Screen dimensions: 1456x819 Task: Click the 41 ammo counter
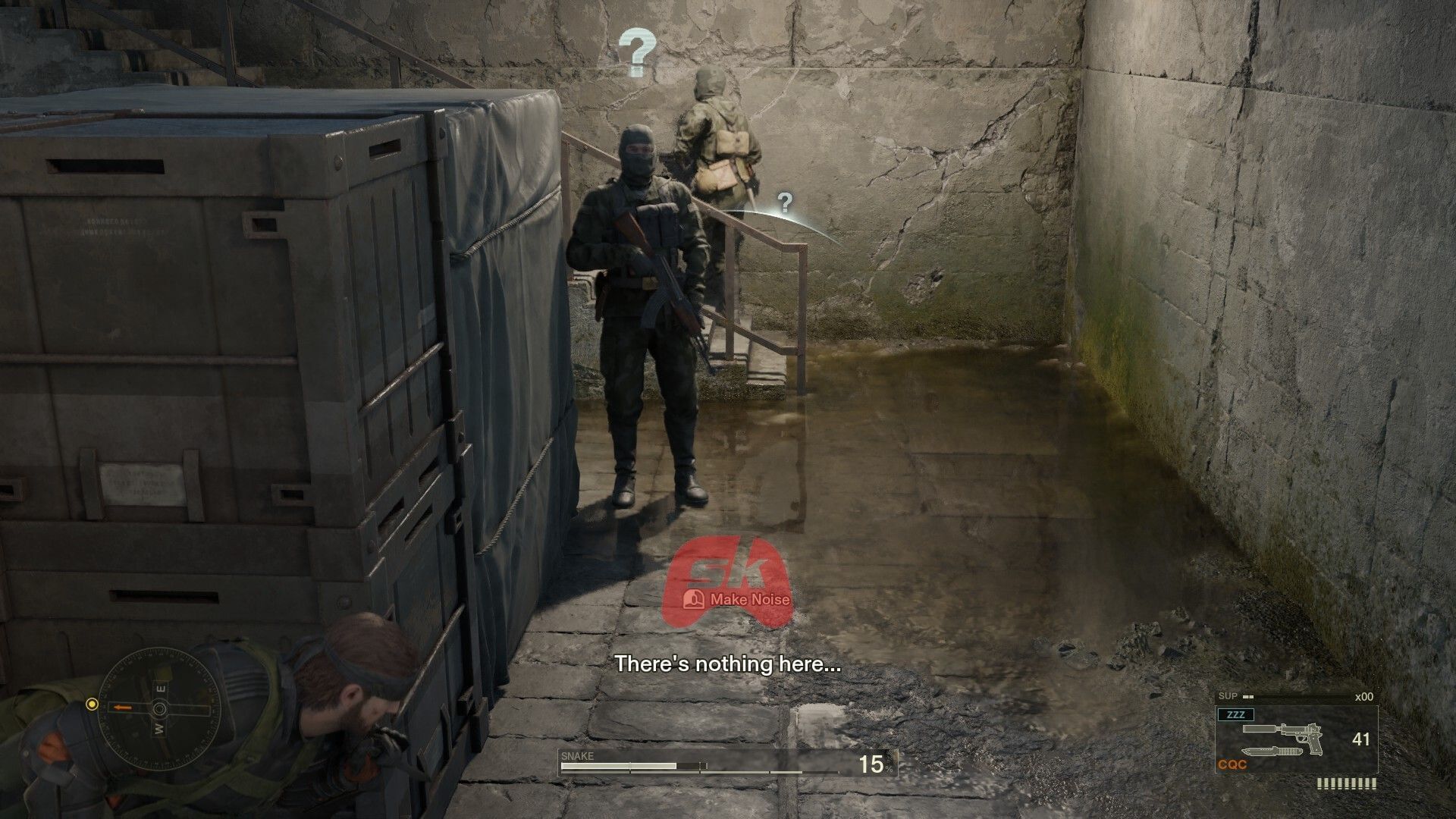(x=1362, y=737)
